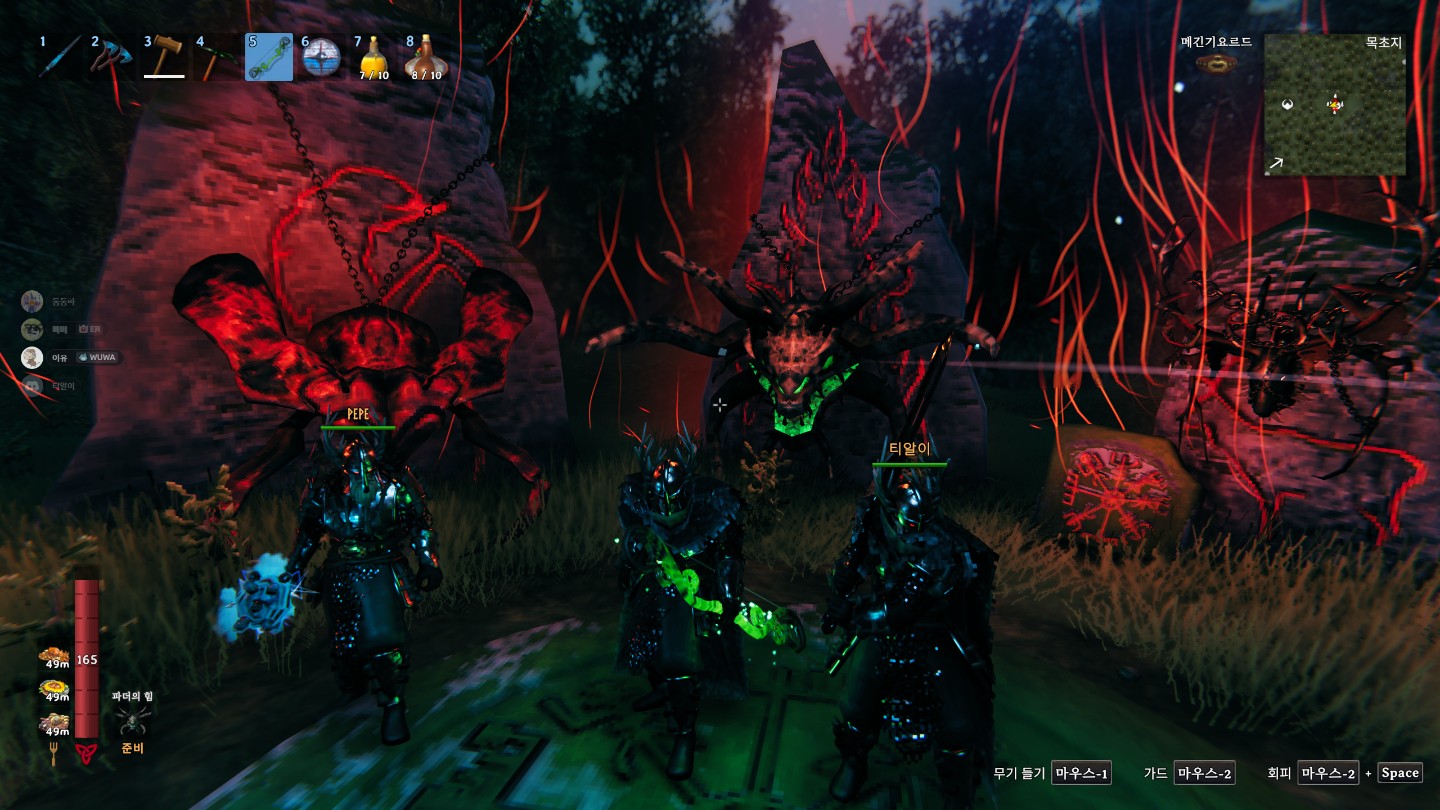
Task: Choose the wooden hammer hotbar slot
Action: 164,57
